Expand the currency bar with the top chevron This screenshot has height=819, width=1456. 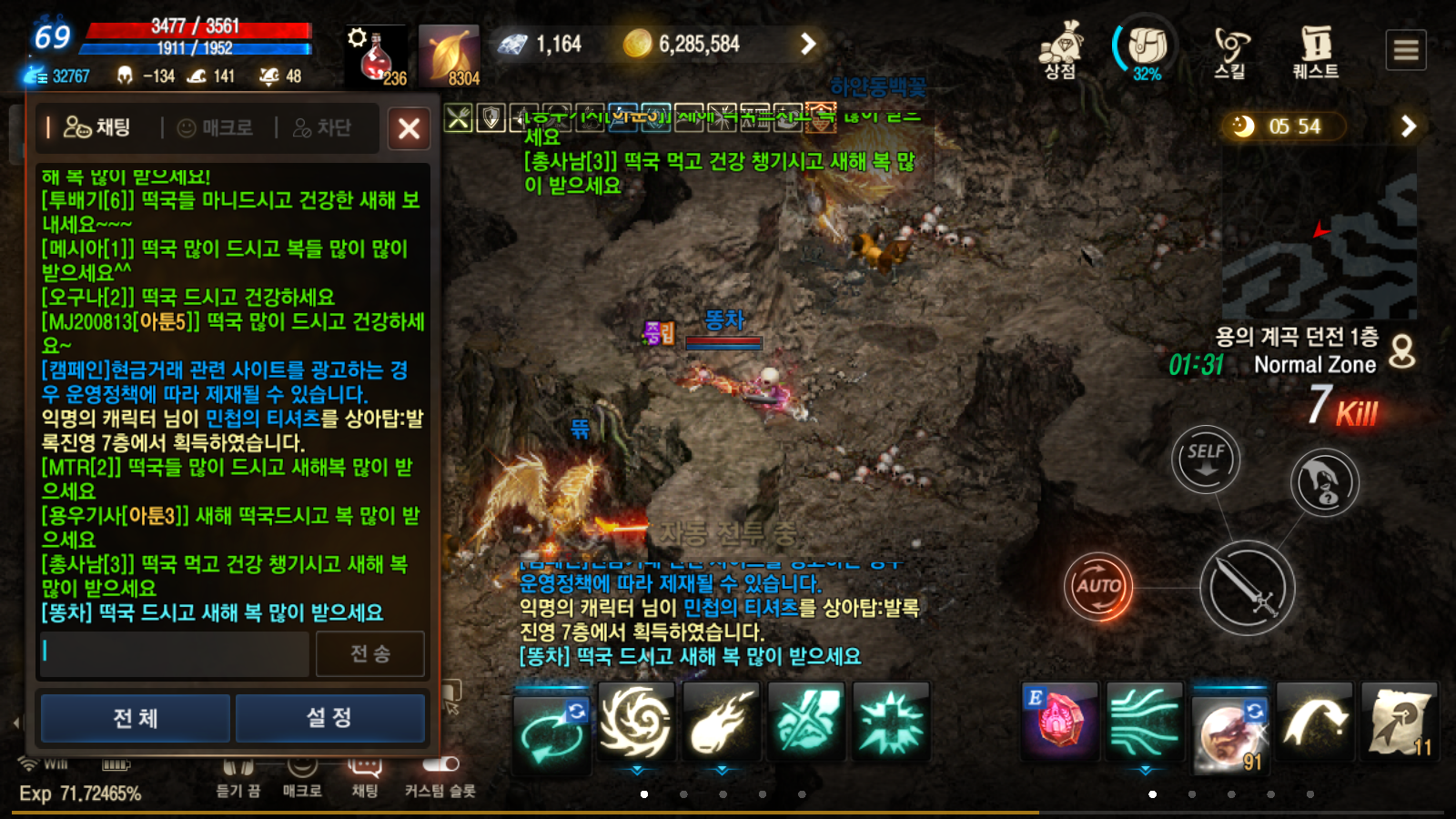coord(806,45)
